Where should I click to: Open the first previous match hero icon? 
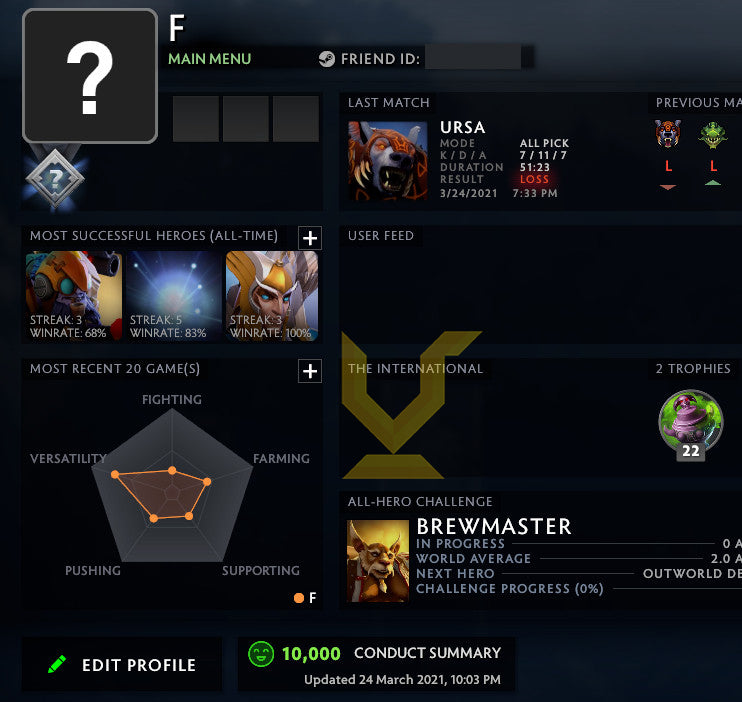[668, 135]
